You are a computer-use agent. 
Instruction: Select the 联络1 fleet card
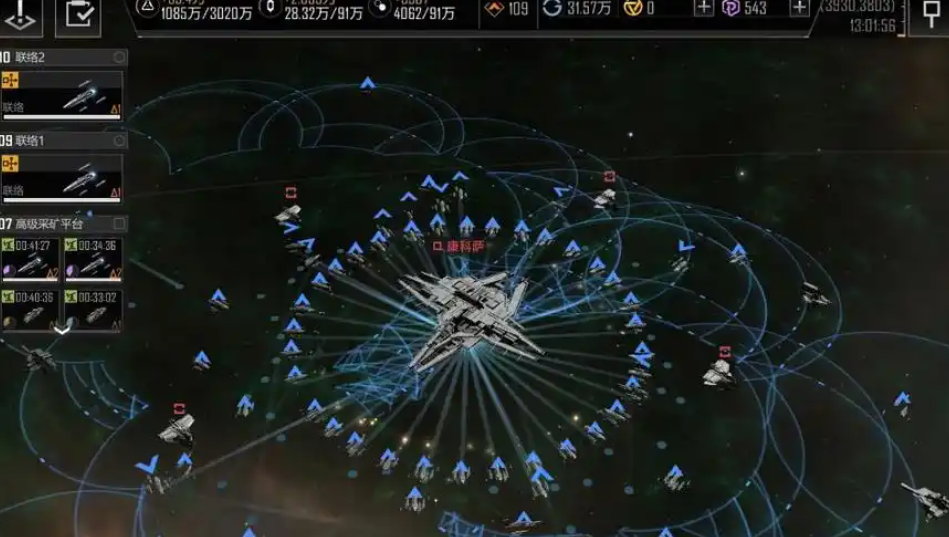pyautogui.click(x=62, y=178)
